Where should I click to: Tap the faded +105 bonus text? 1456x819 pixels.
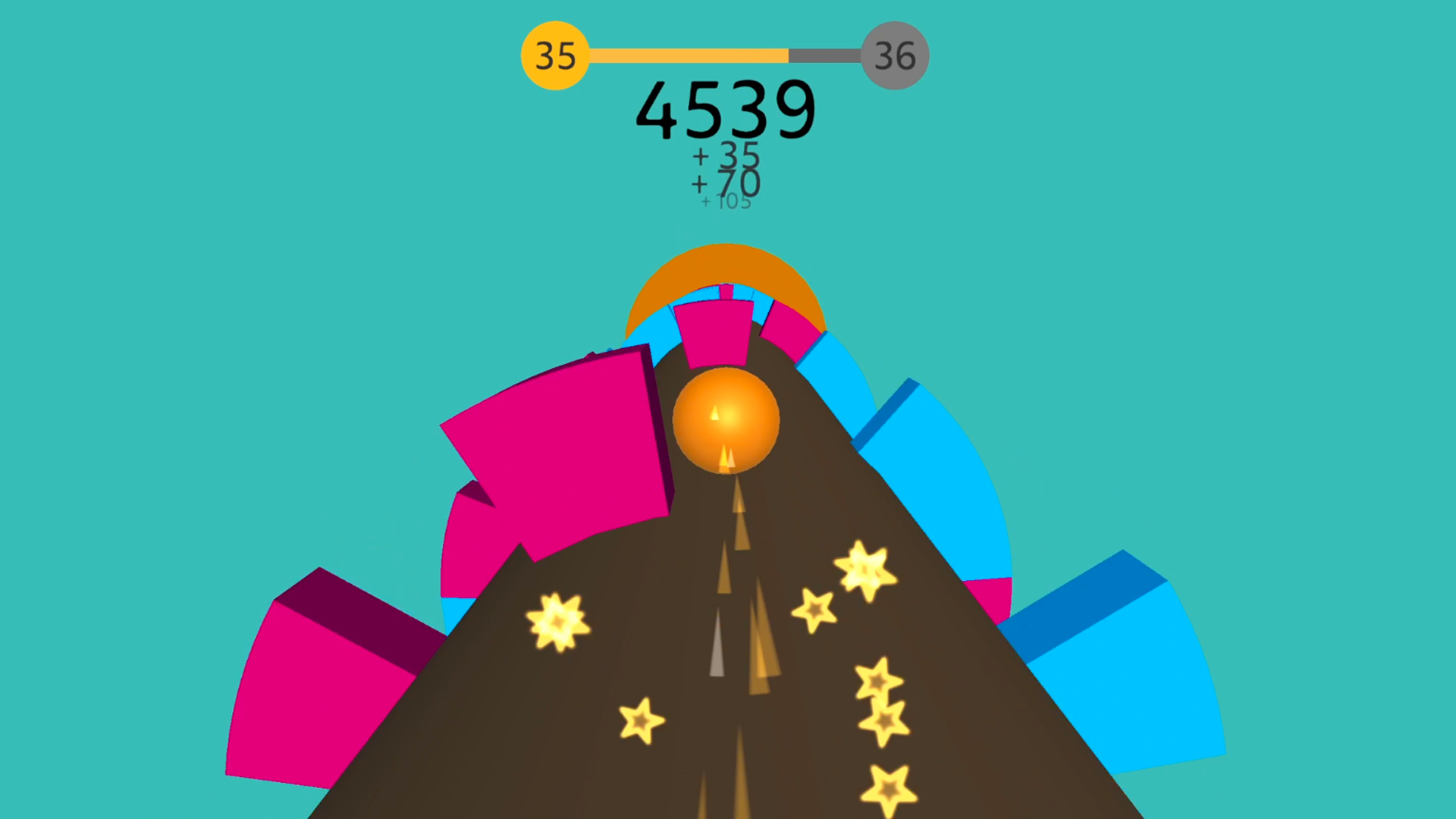click(726, 202)
